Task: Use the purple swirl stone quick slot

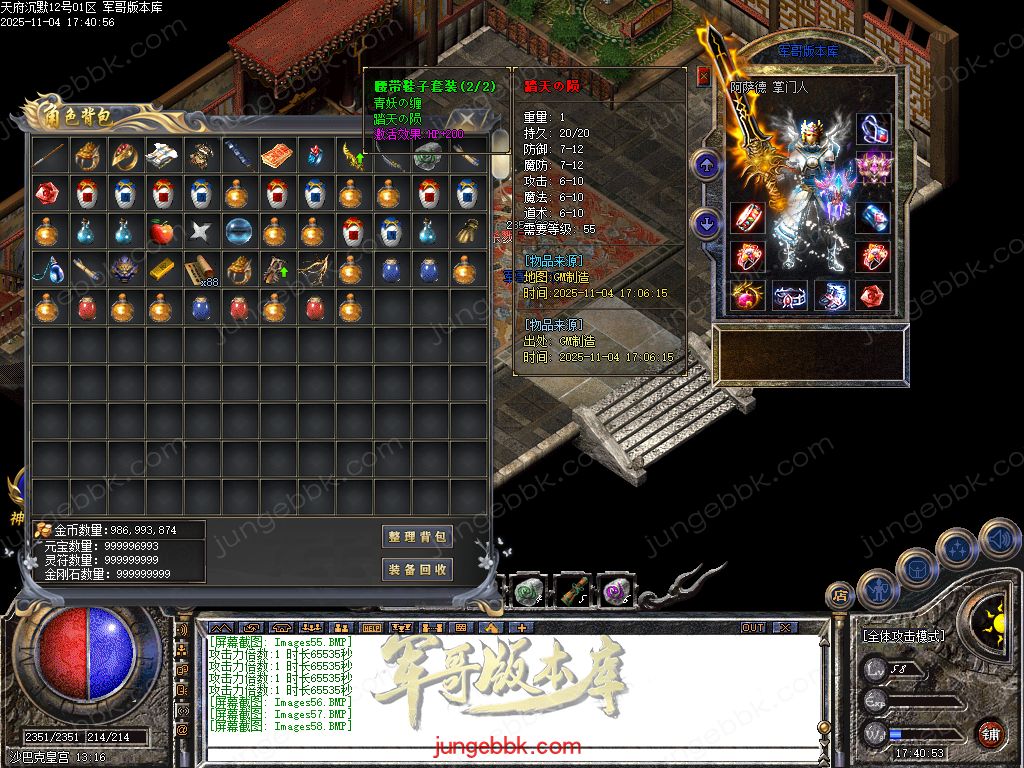Action: click(614, 593)
